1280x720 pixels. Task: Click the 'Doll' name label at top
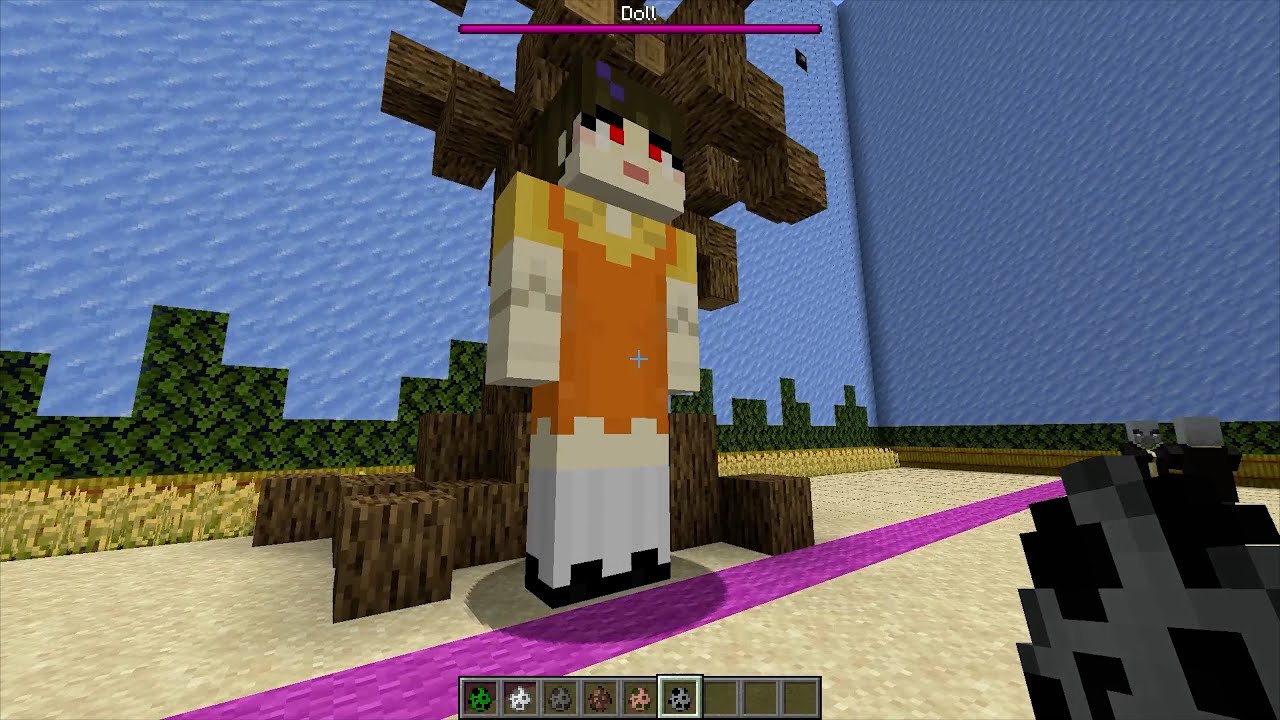click(x=637, y=14)
